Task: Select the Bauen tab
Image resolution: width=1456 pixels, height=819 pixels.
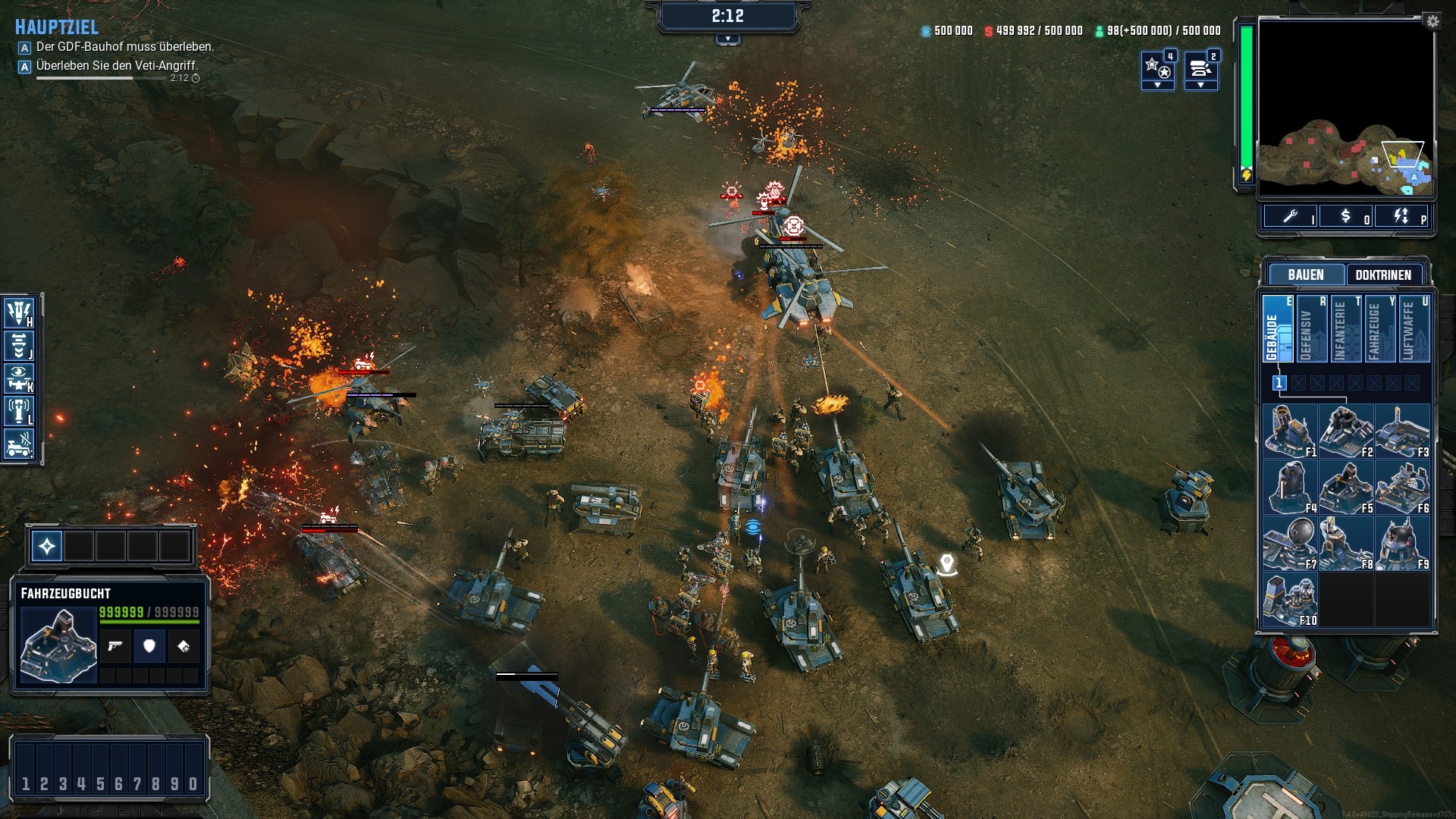Action: point(1305,275)
